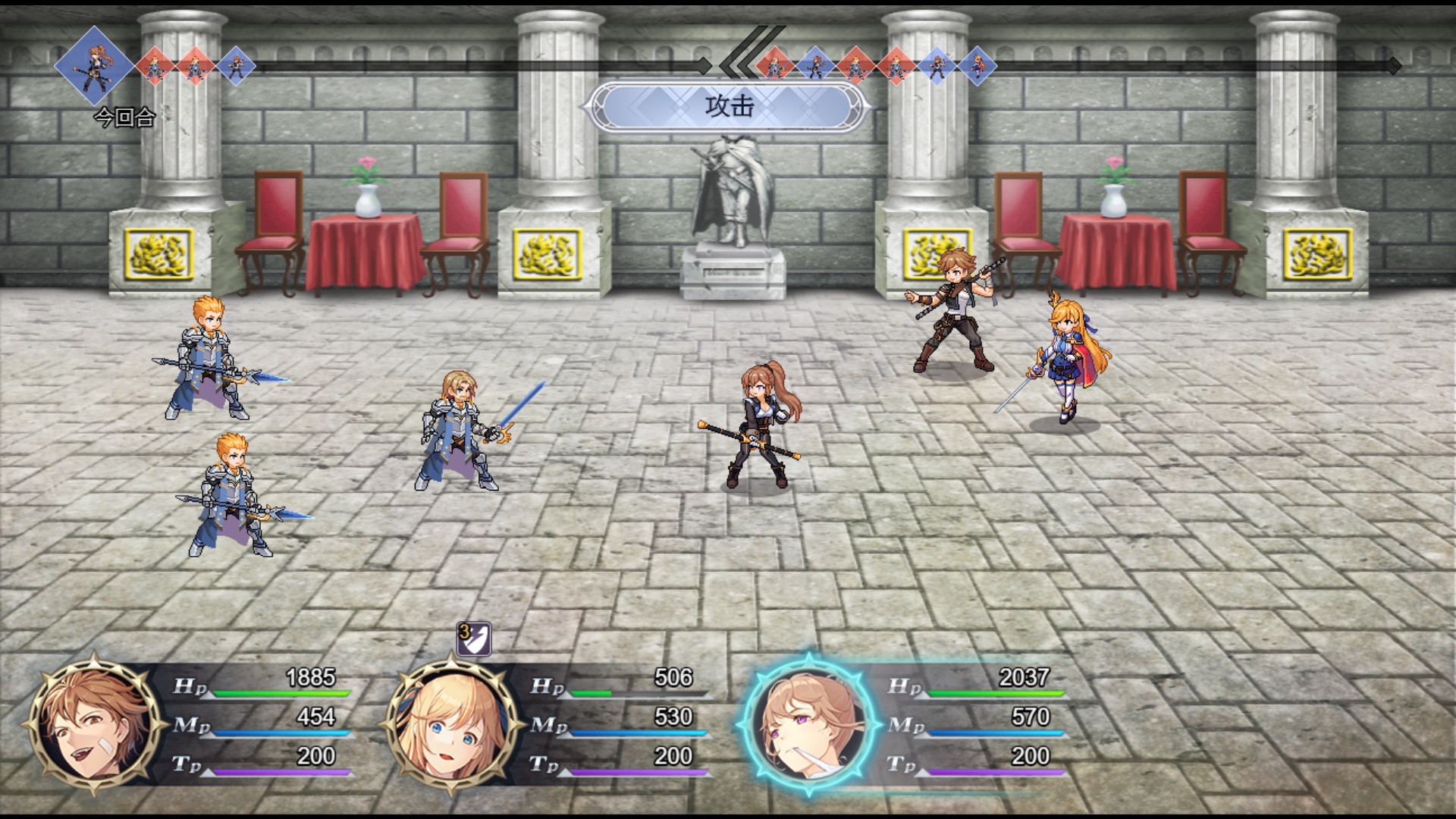Click the red diamond immediately right of the chevrons

click(773, 64)
